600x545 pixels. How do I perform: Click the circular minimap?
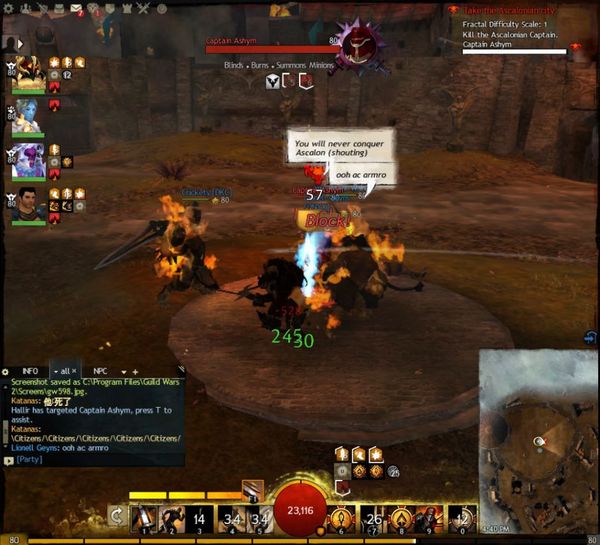[537, 440]
